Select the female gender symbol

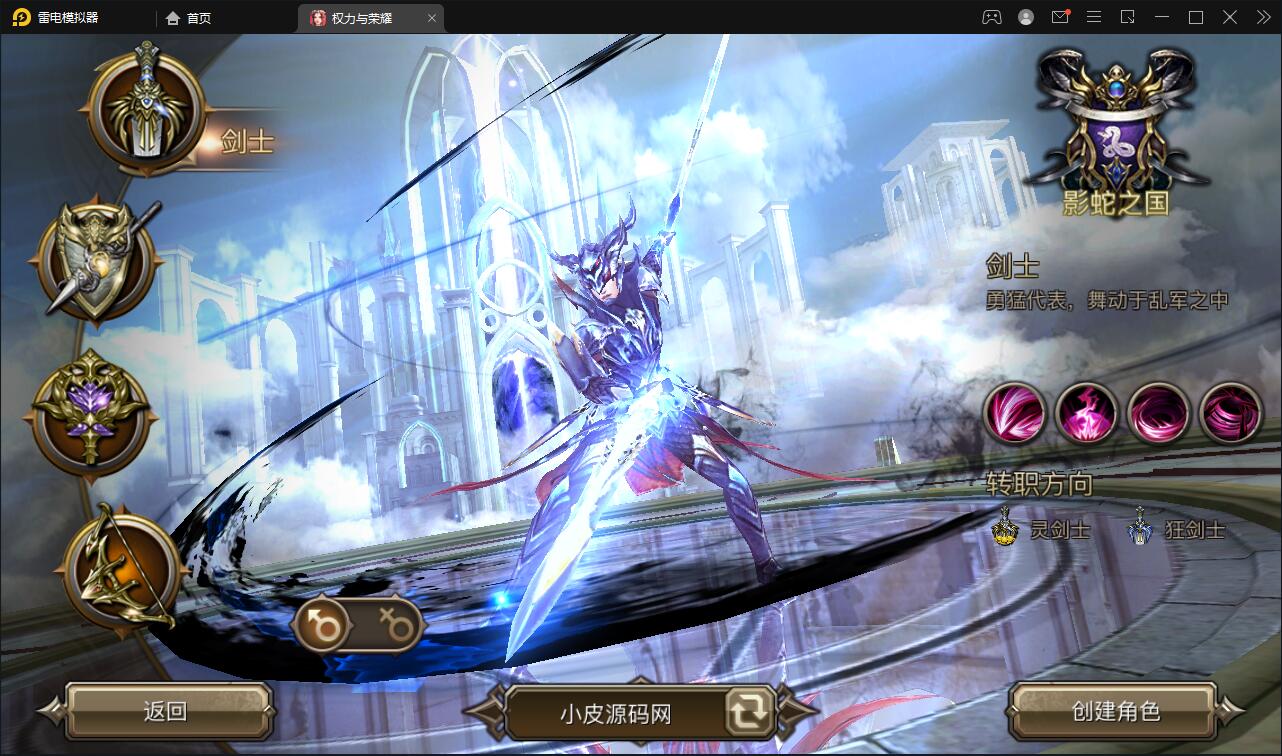tap(398, 623)
